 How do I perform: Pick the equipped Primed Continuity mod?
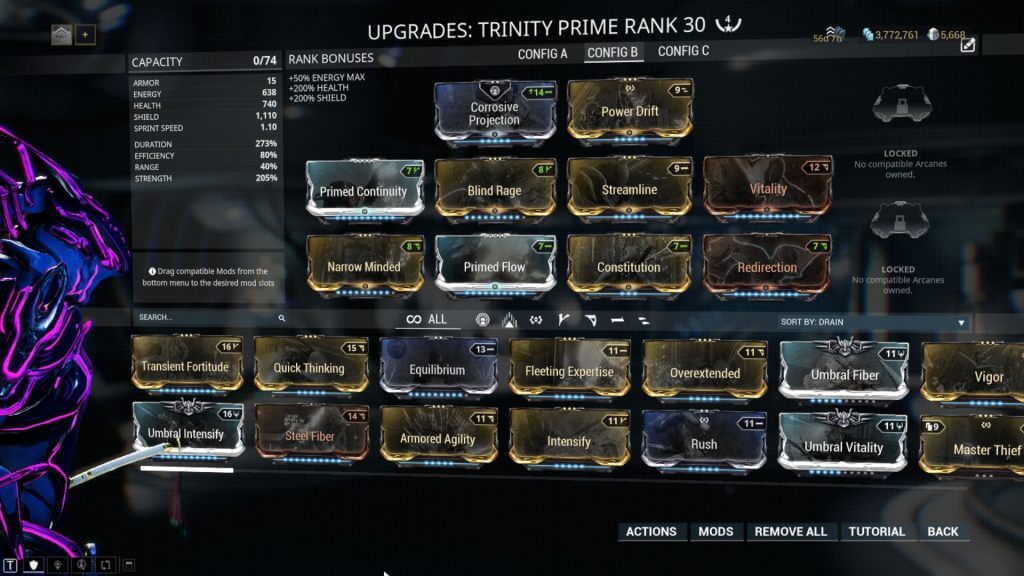(x=364, y=190)
